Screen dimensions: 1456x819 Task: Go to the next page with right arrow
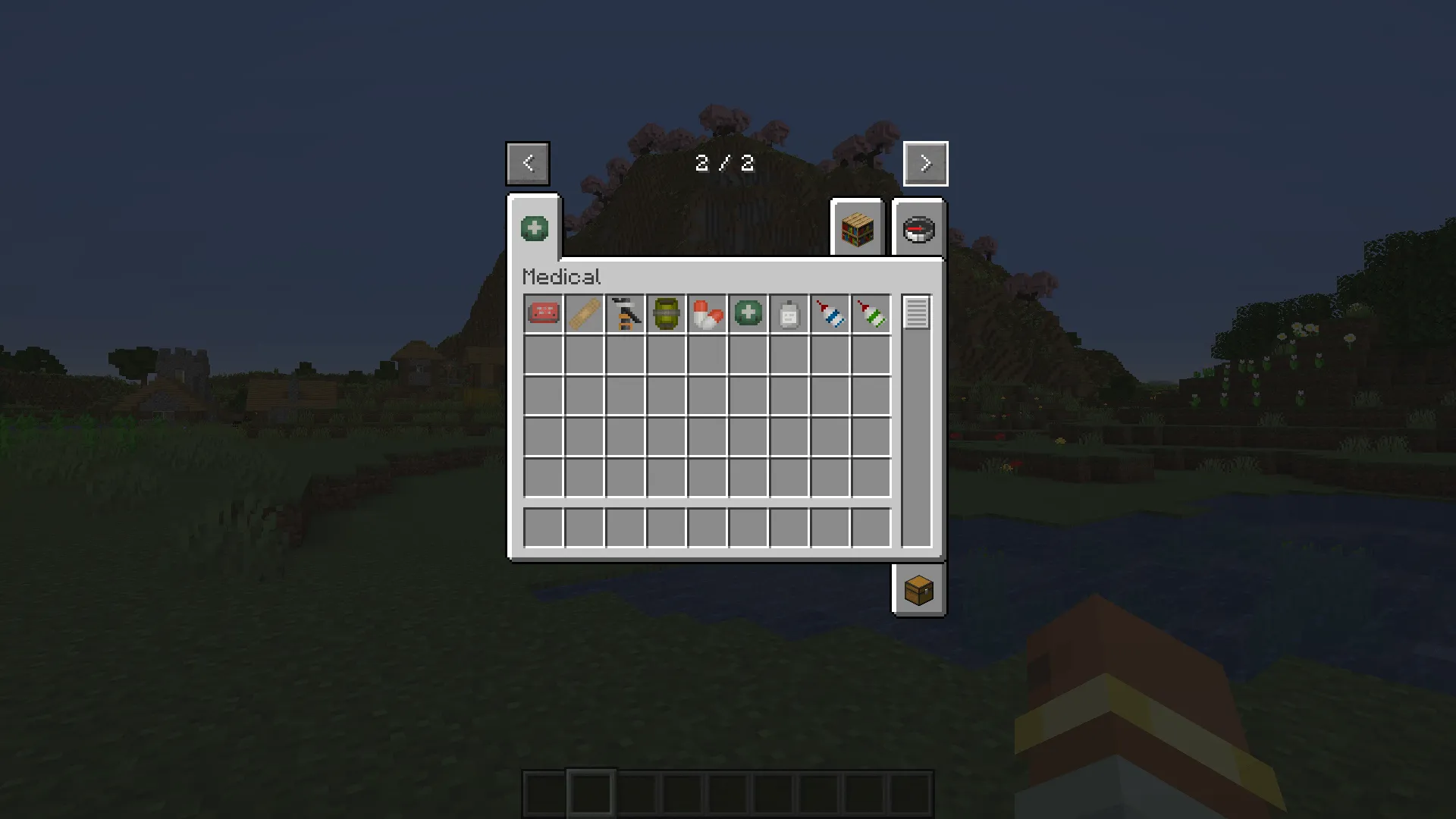click(925, 163)
